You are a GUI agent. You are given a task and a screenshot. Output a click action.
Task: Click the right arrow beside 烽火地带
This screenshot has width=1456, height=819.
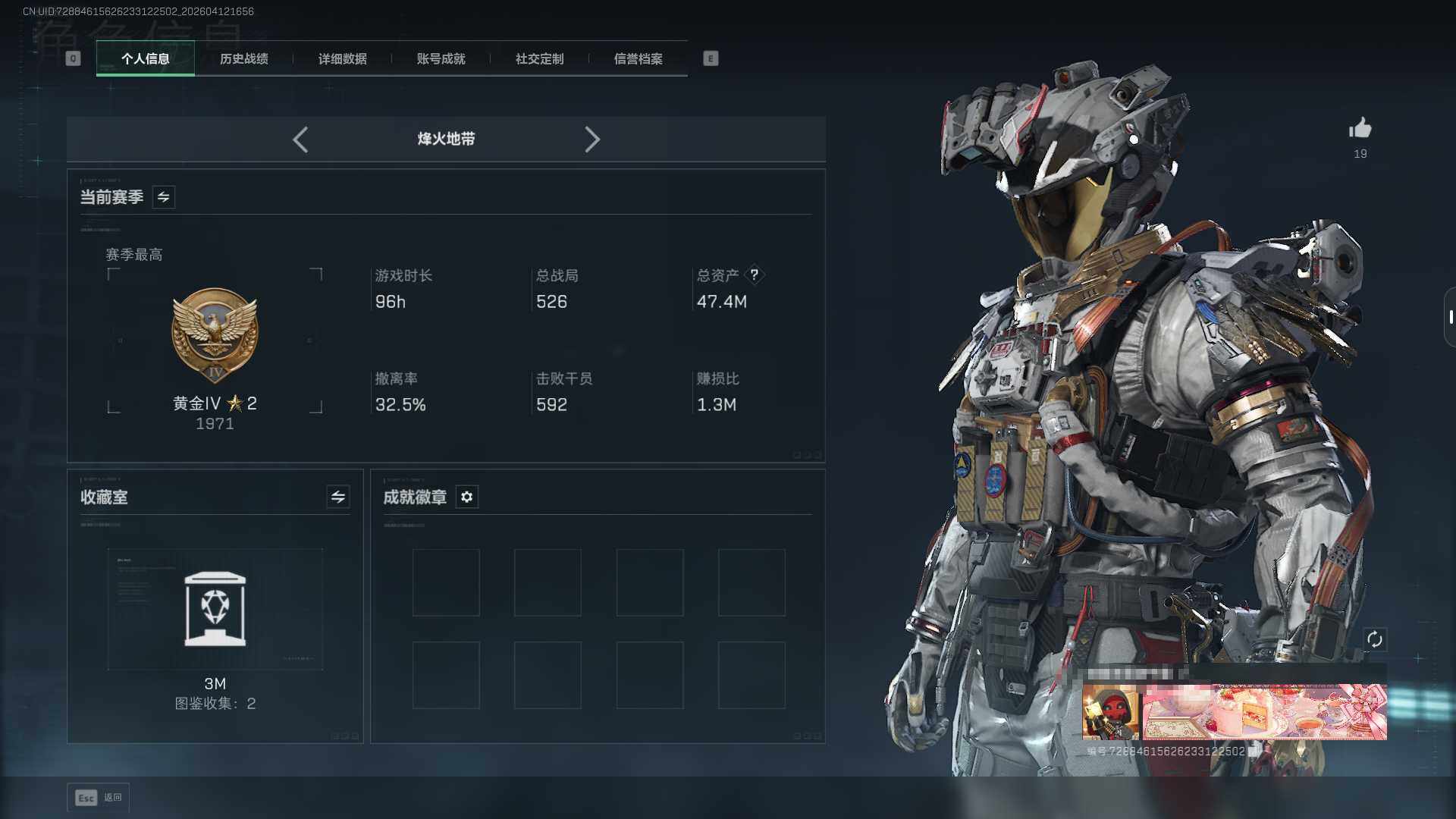pos(592,140)
